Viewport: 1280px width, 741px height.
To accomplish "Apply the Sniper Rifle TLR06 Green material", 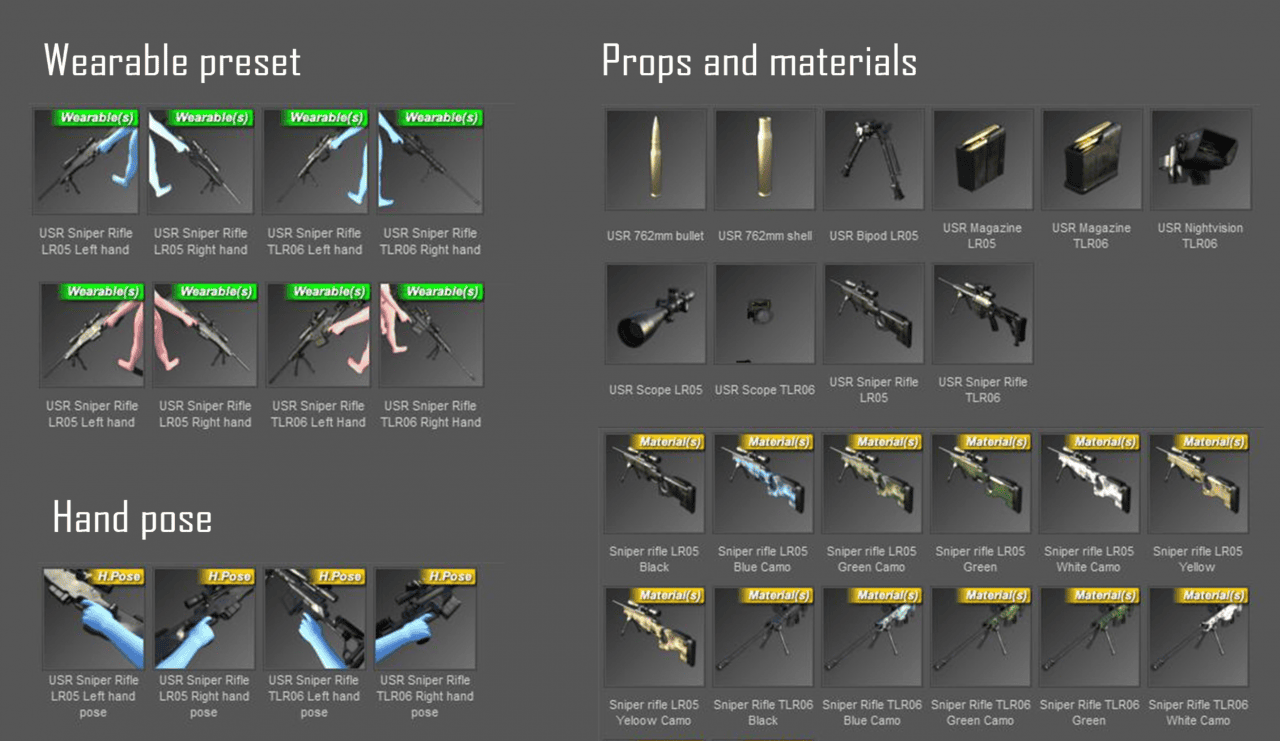I will pyautogui.click(x=1091, y=636).
